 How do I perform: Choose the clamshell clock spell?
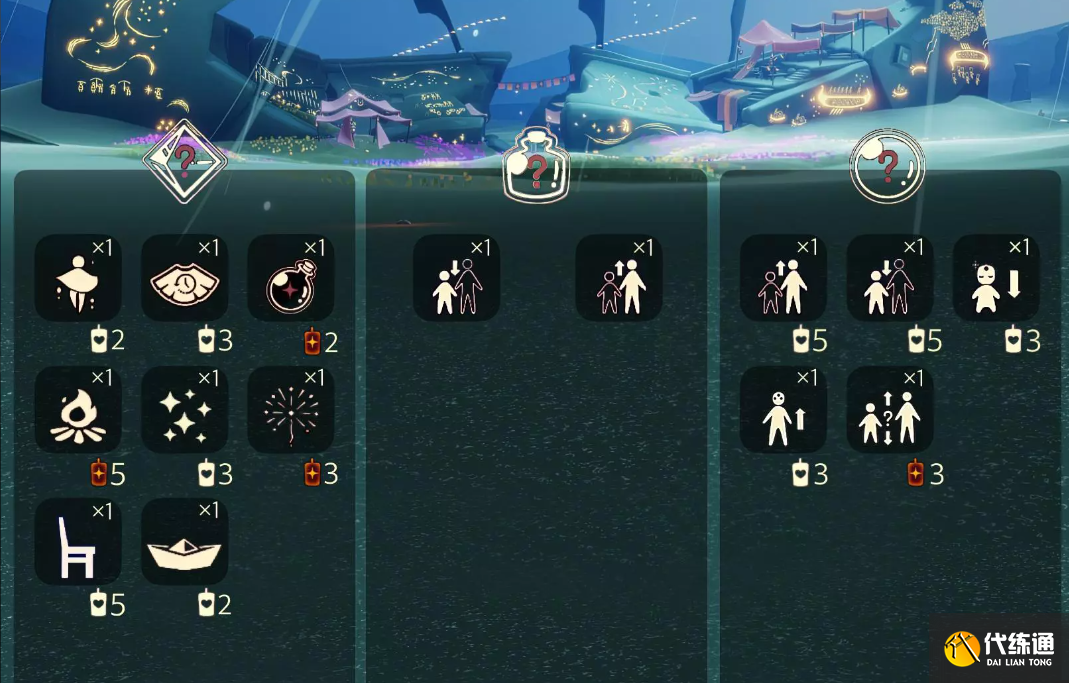(184, 278)
